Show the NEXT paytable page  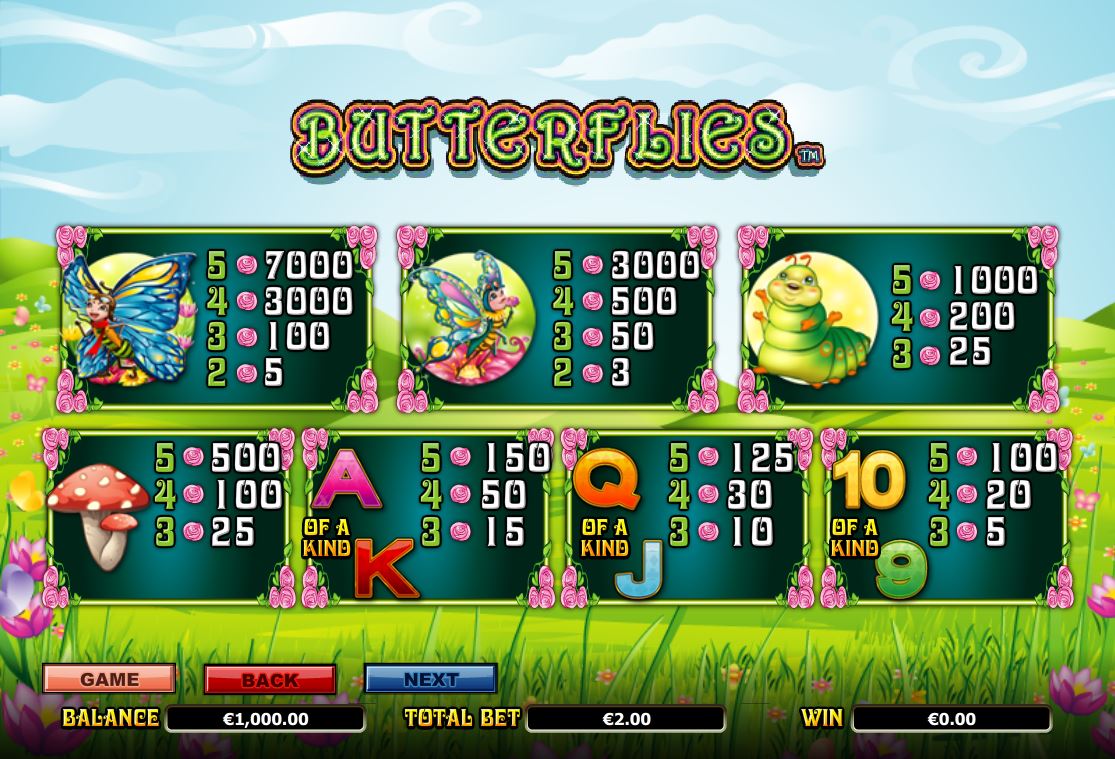[430, 679]
